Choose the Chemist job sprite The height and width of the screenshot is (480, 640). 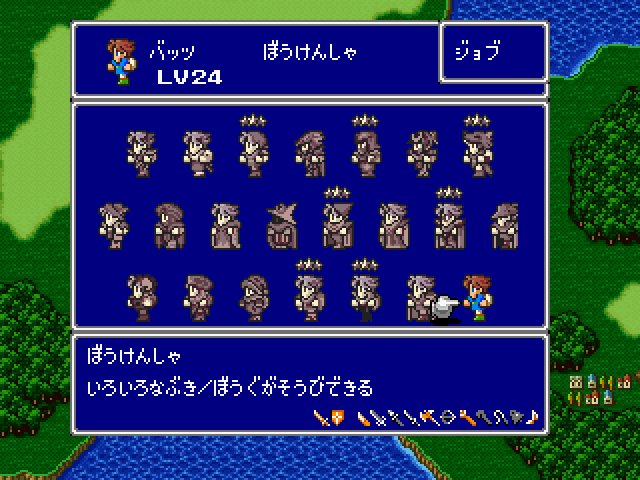tap(196, 297)
